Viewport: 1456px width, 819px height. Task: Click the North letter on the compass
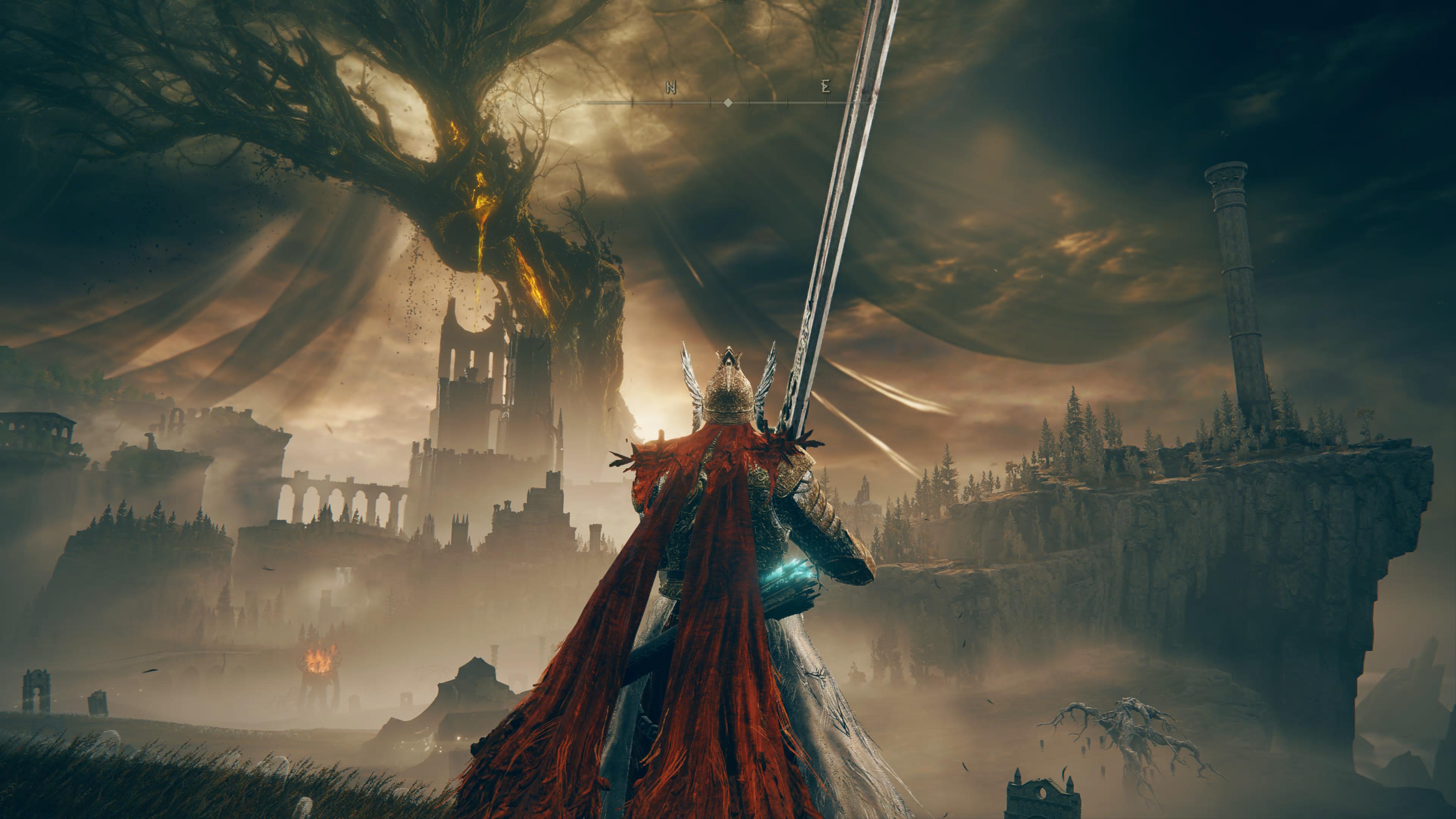[x=671, y=87]
